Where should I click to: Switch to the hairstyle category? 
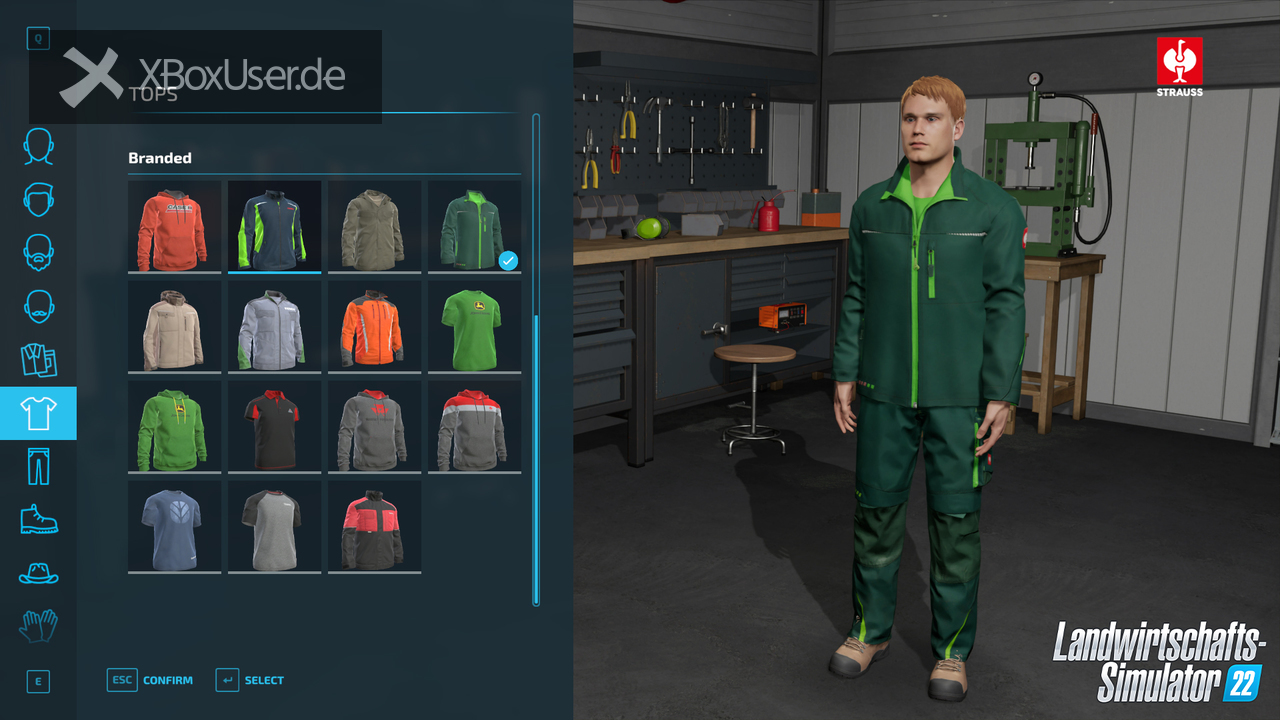[38, 199]
